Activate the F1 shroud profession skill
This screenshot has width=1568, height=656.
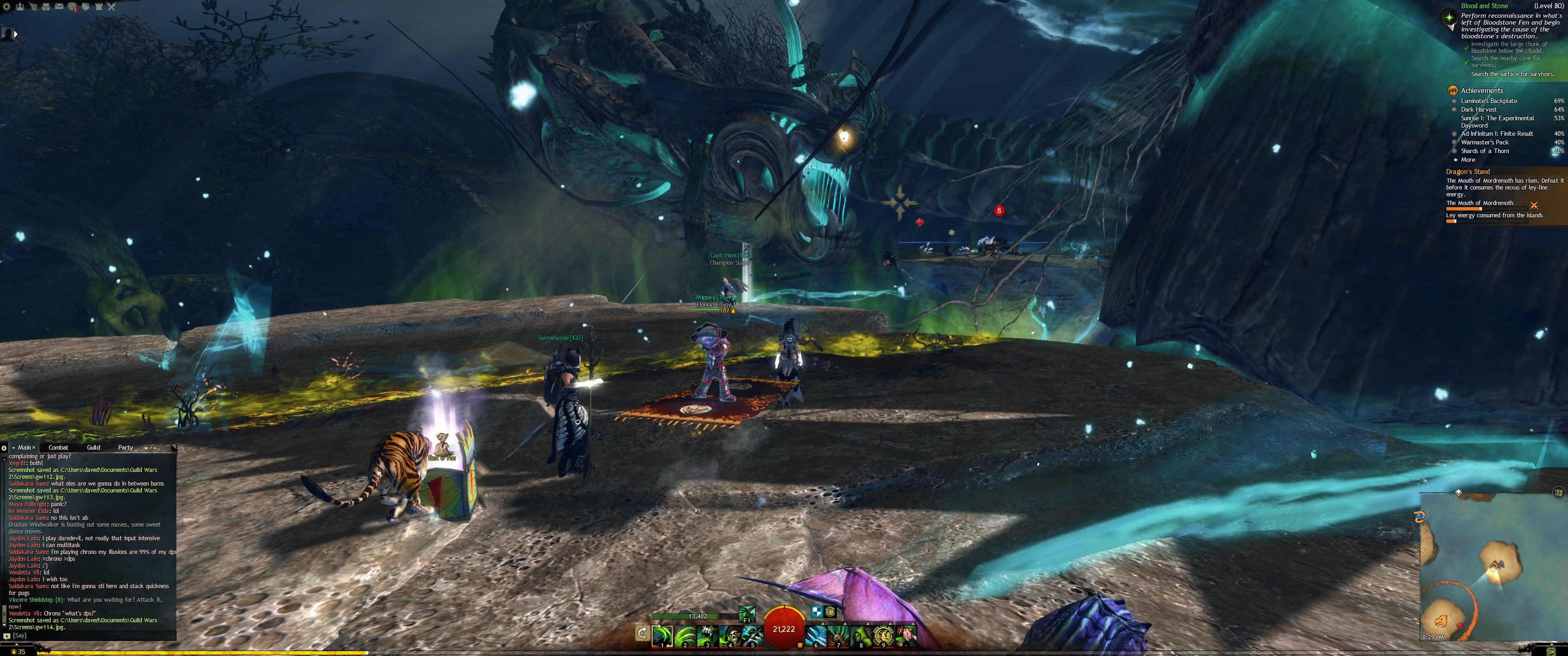click(747, 613)
